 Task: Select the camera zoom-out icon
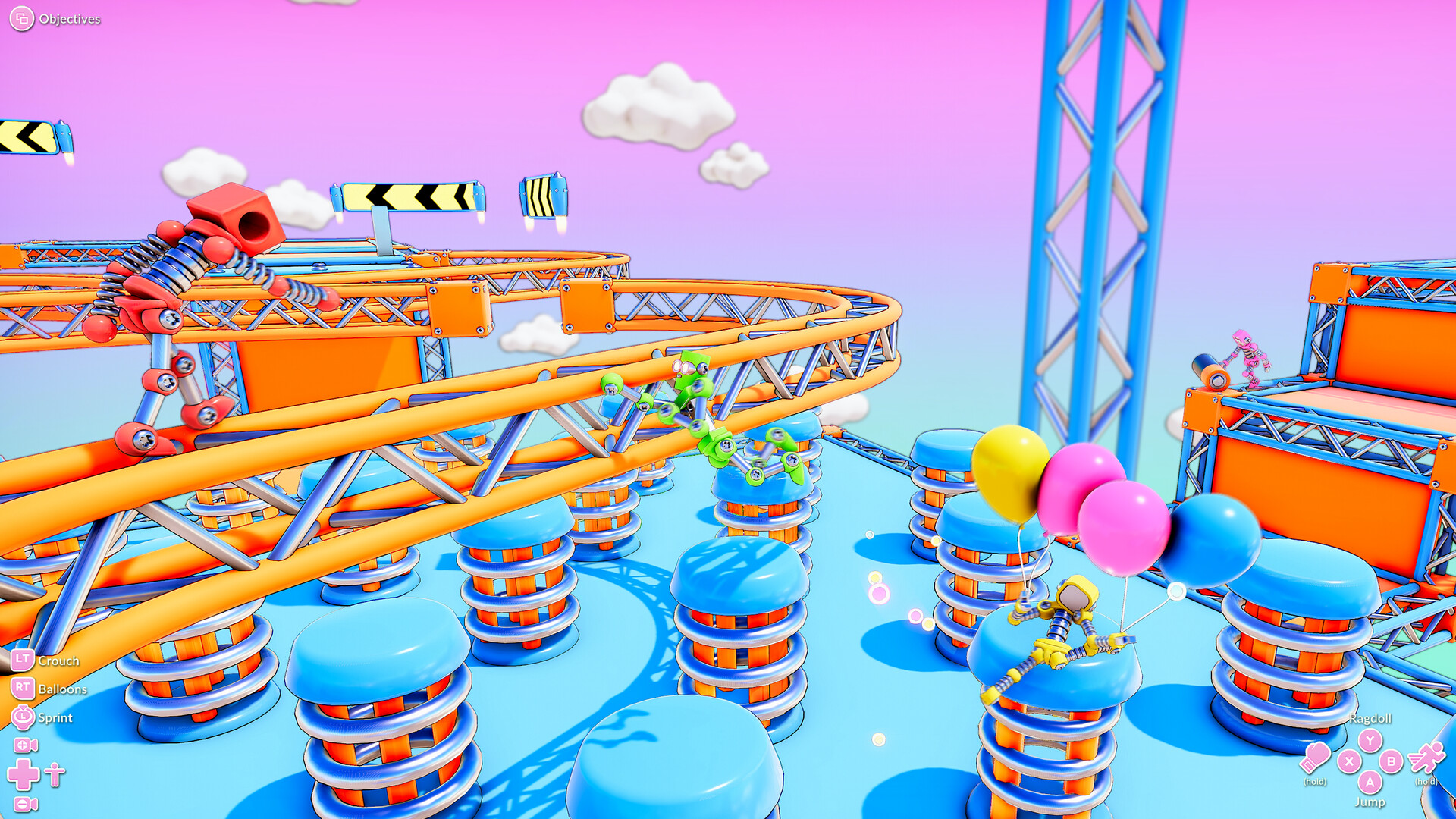tap(25, 803)
